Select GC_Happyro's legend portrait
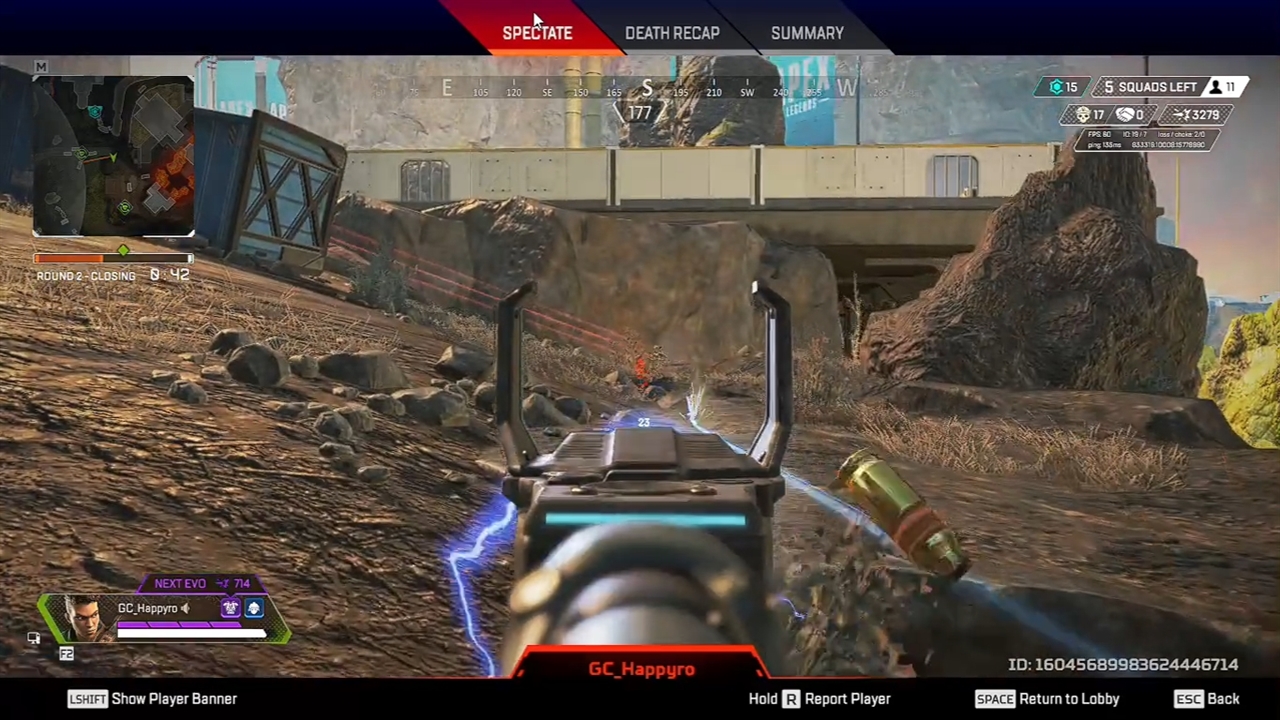Image resolution: width=1280 pixels, height=720 pixels. 86,618
